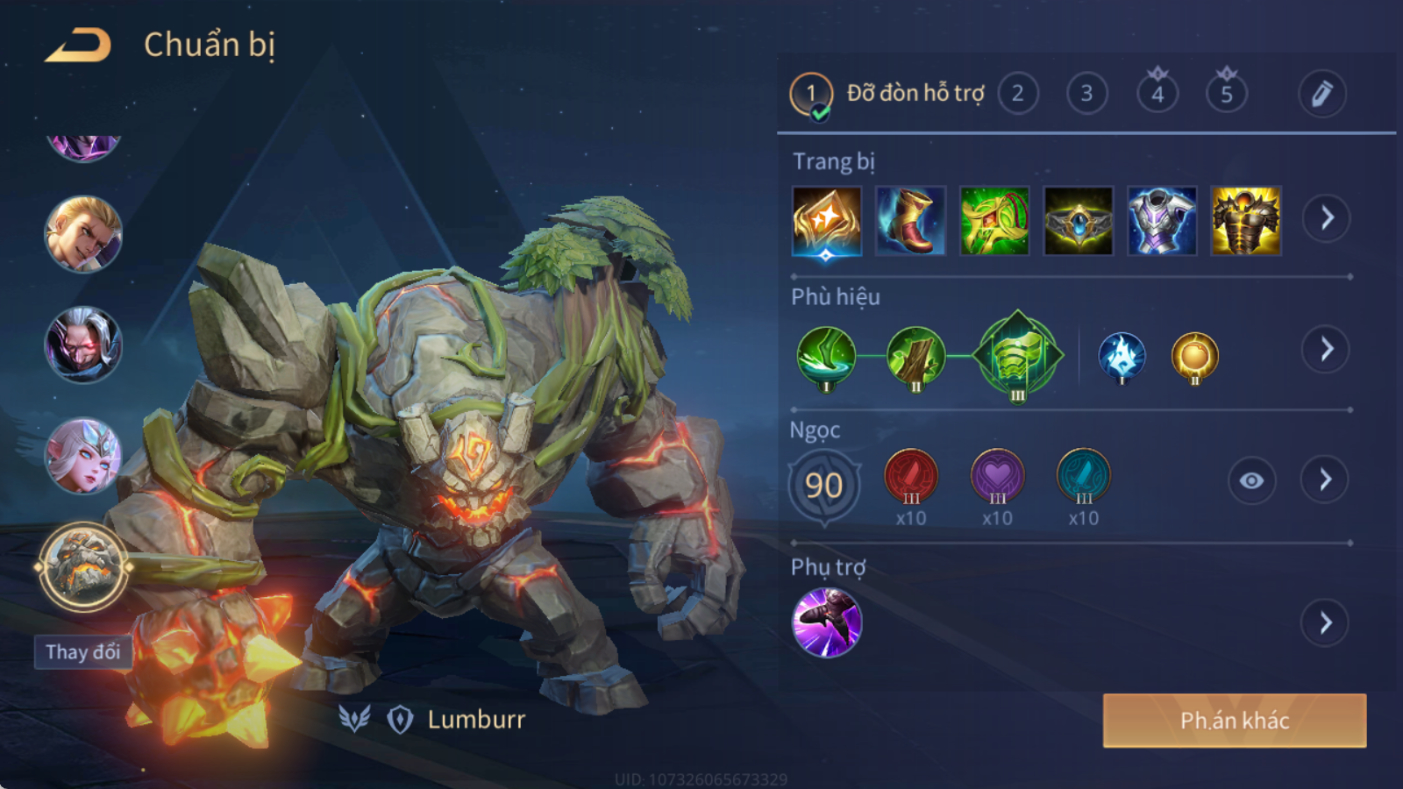The width and height of the screenshot is (1403, 789).
Task: Click the Thay đổi change hero button
Action: click(83, 652)
